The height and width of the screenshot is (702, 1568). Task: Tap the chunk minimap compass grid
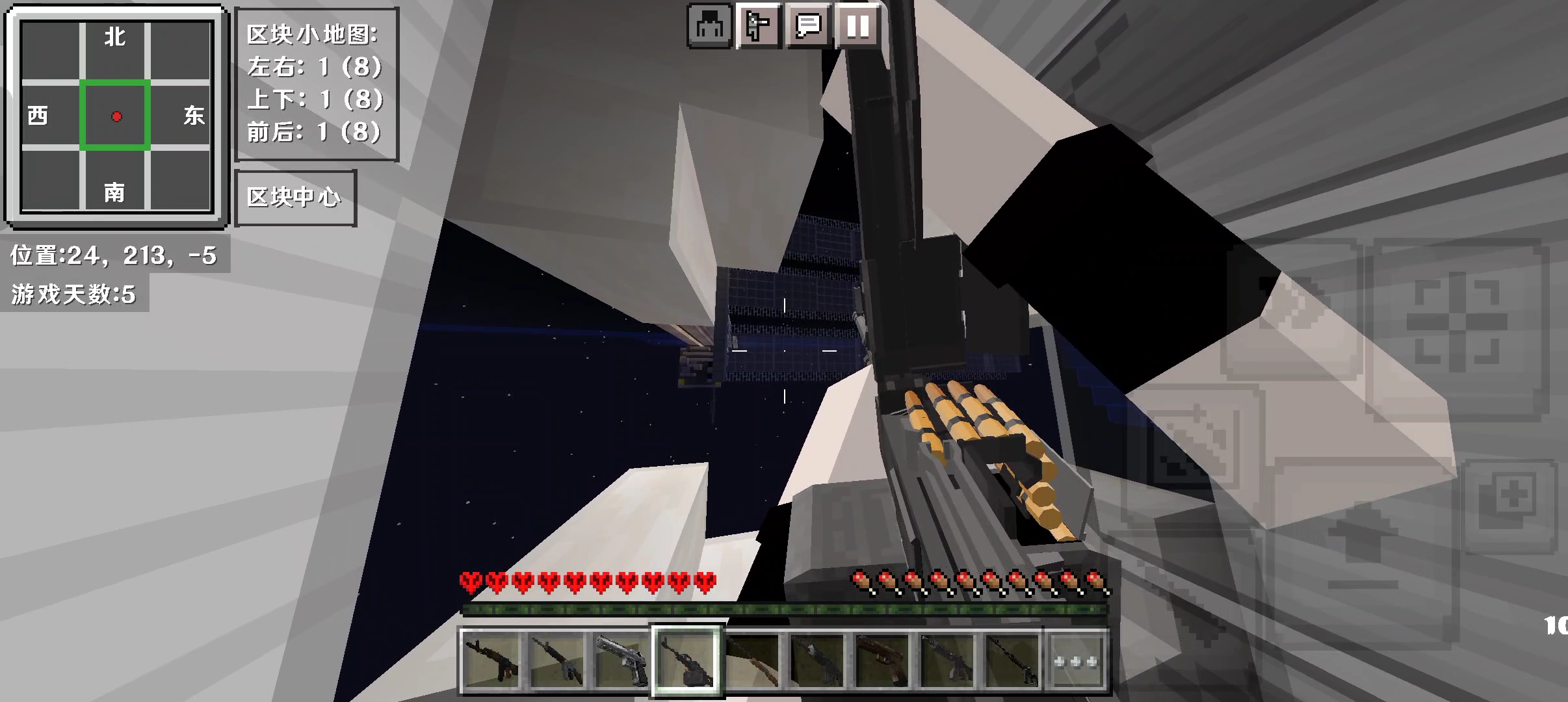click(x=116, y=117)
